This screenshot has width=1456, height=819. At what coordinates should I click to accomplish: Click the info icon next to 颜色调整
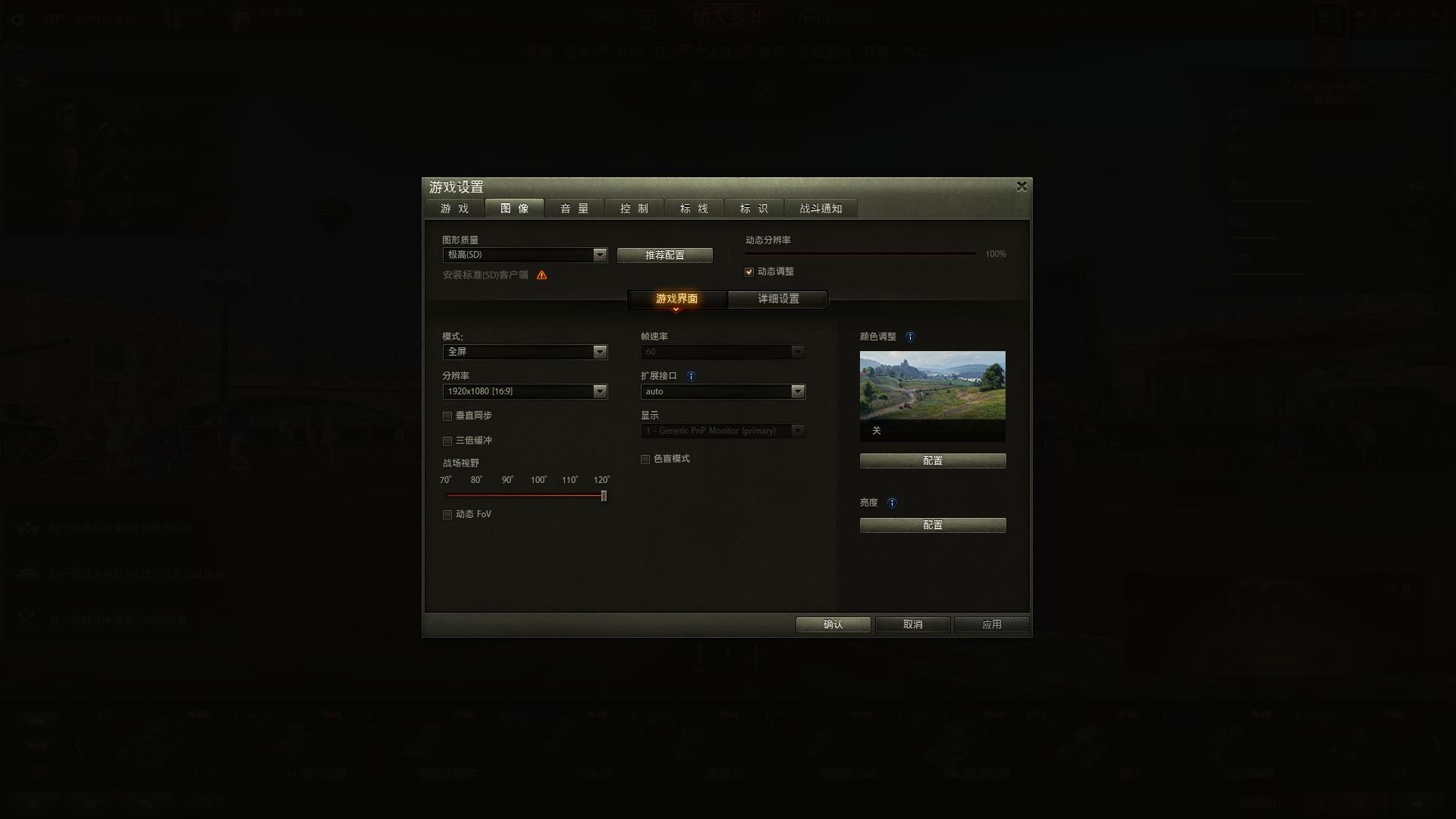point(911,337)
